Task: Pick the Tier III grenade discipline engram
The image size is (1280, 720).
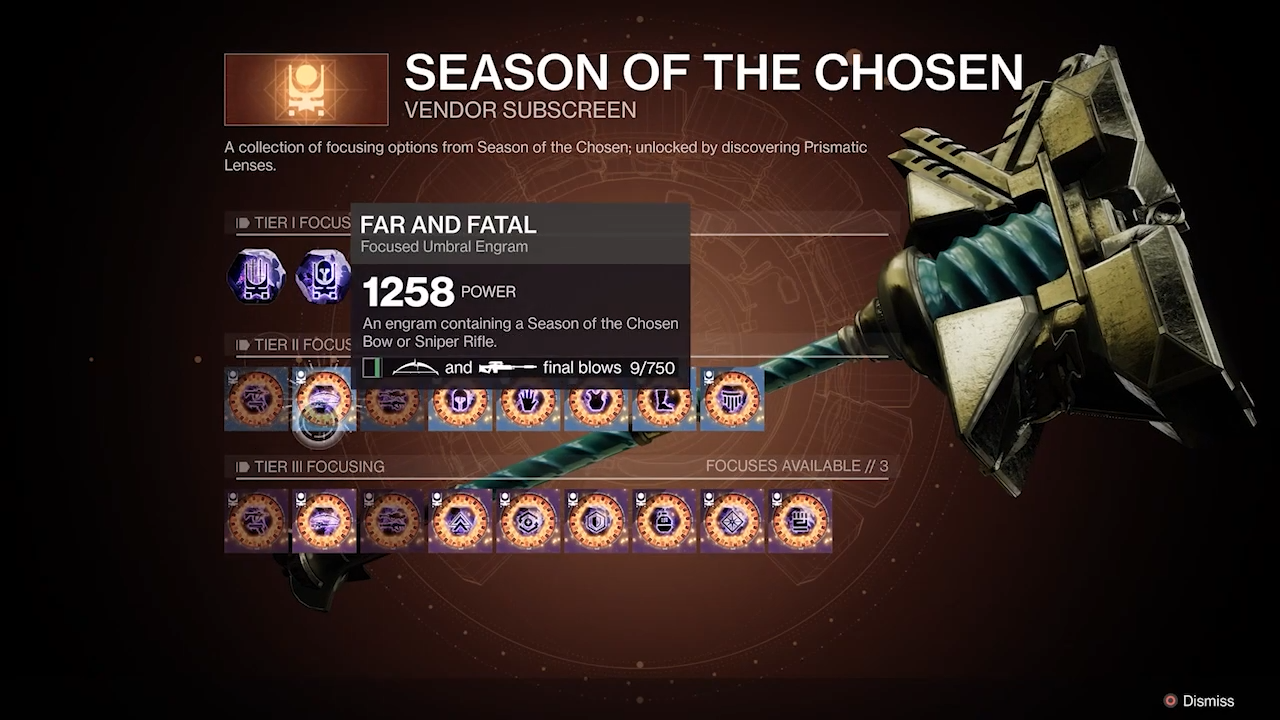Action: pos(664,521)
